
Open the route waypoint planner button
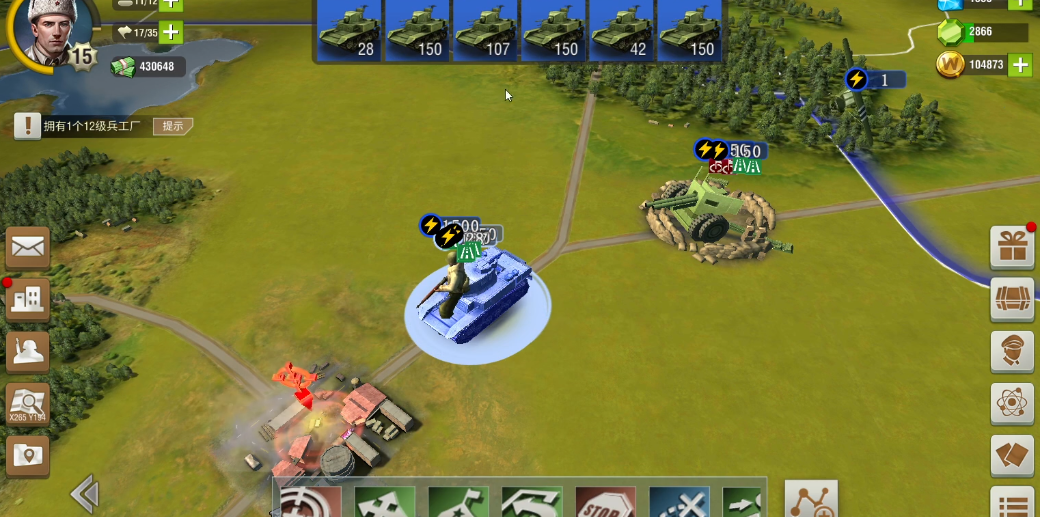point(811,500)
